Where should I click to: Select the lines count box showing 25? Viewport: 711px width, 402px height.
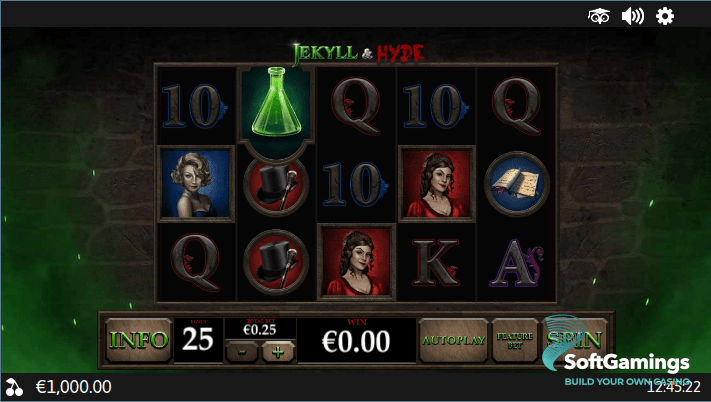(197, 340)
